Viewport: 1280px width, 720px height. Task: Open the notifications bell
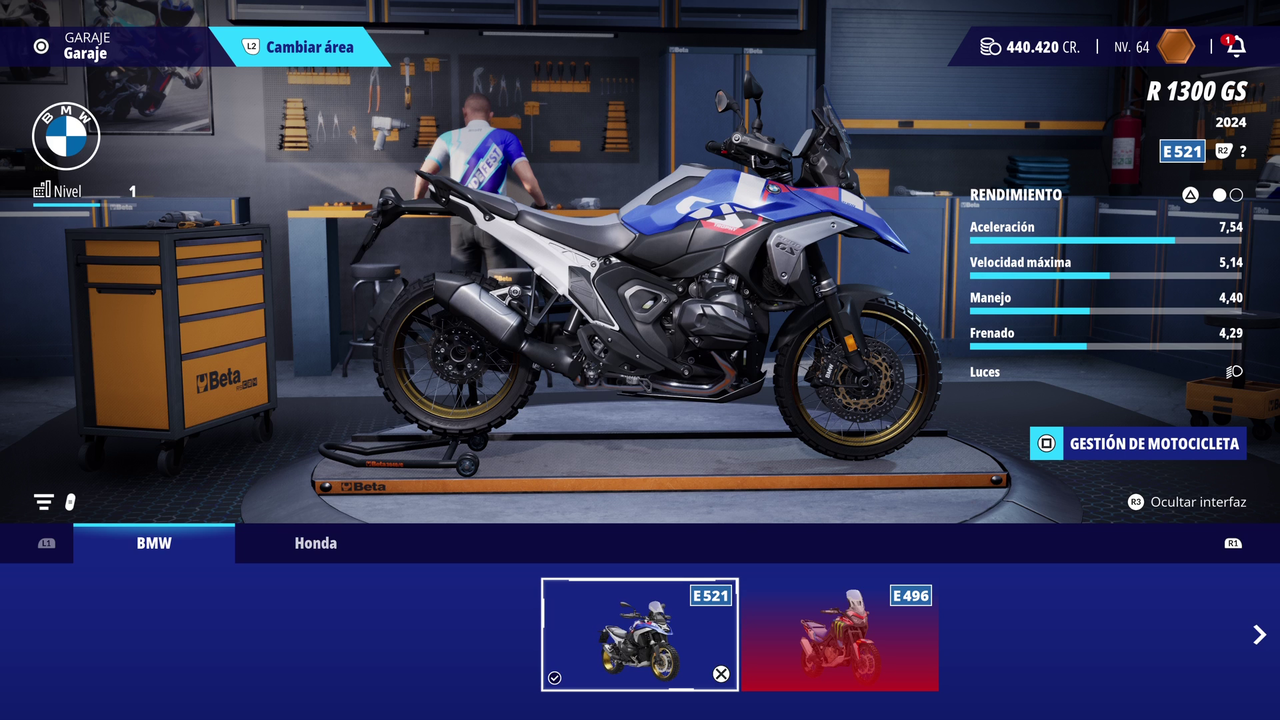[x=1236, y=46]
